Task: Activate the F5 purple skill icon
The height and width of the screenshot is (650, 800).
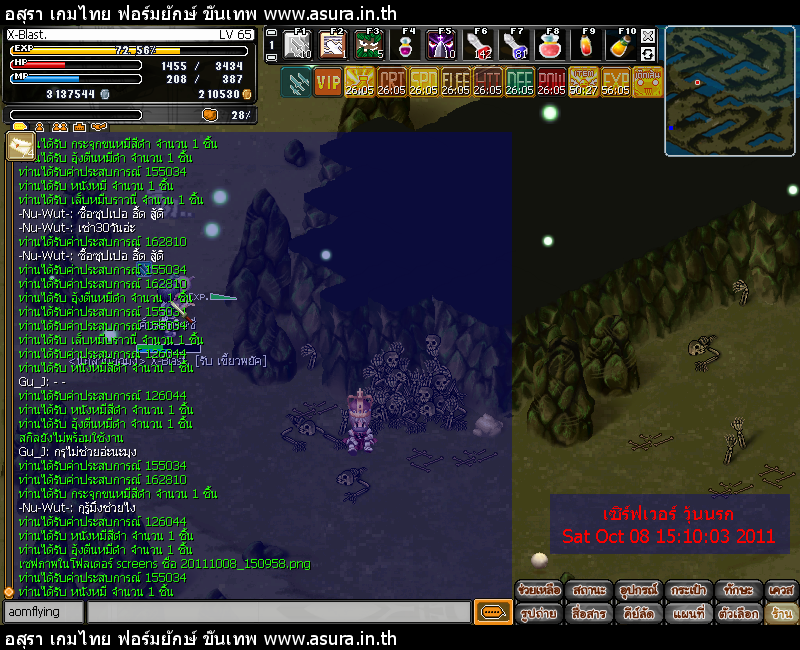Action: [x=442, y=45]
